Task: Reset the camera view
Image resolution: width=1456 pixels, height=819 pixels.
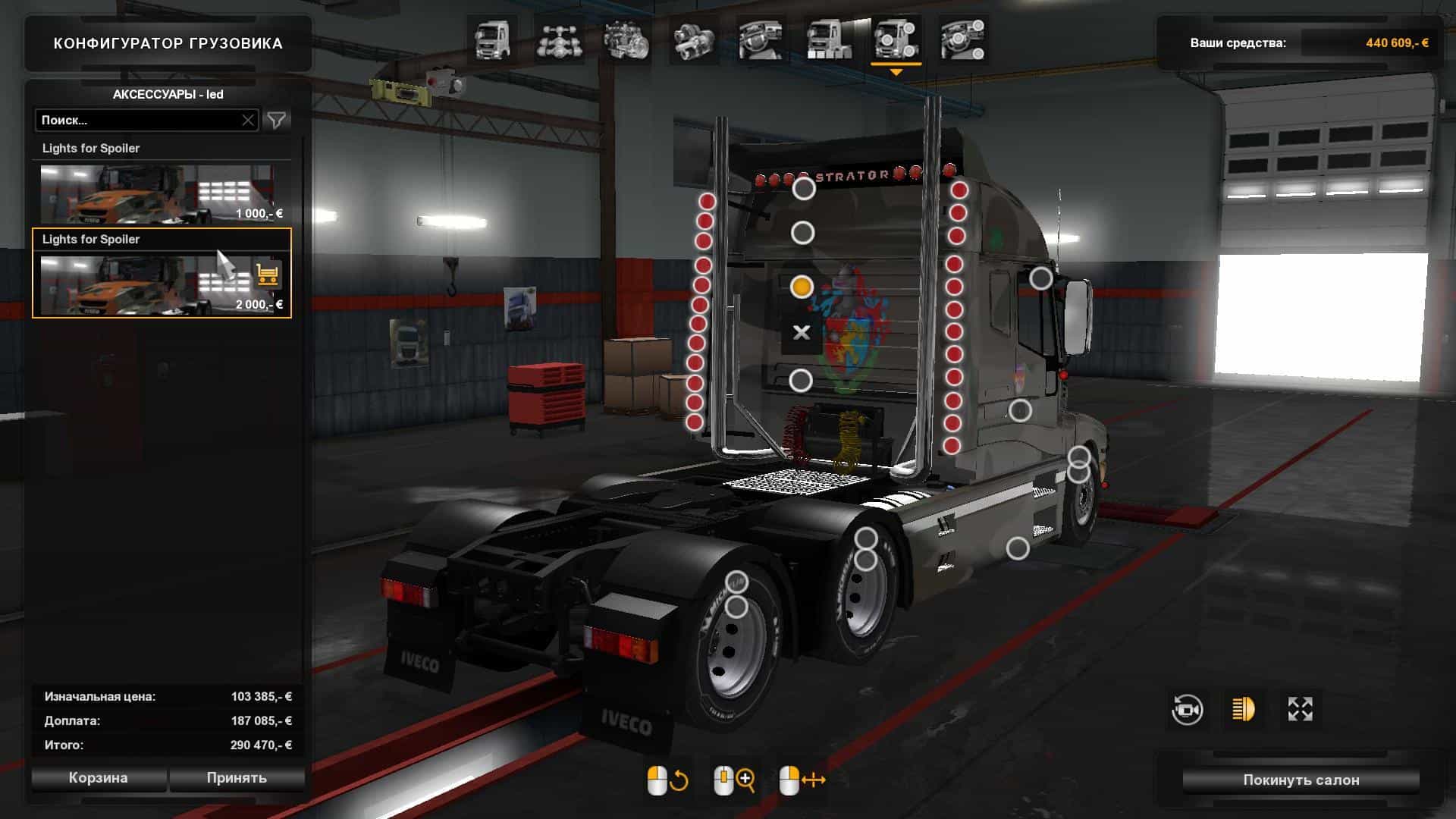Action: click(1187, 710)
